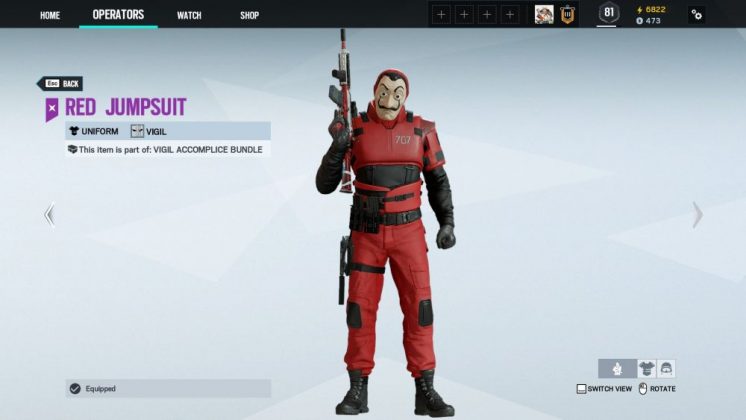Click the Uniform category tag

93,131
